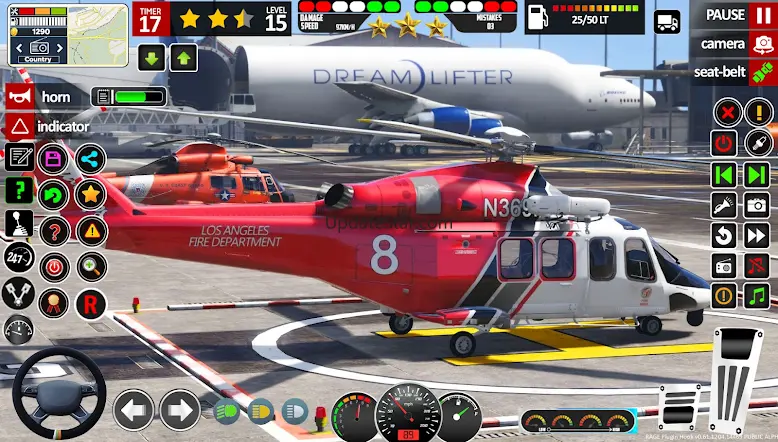
Task: Steer using the right arrow button
Action: click(180, 409)
